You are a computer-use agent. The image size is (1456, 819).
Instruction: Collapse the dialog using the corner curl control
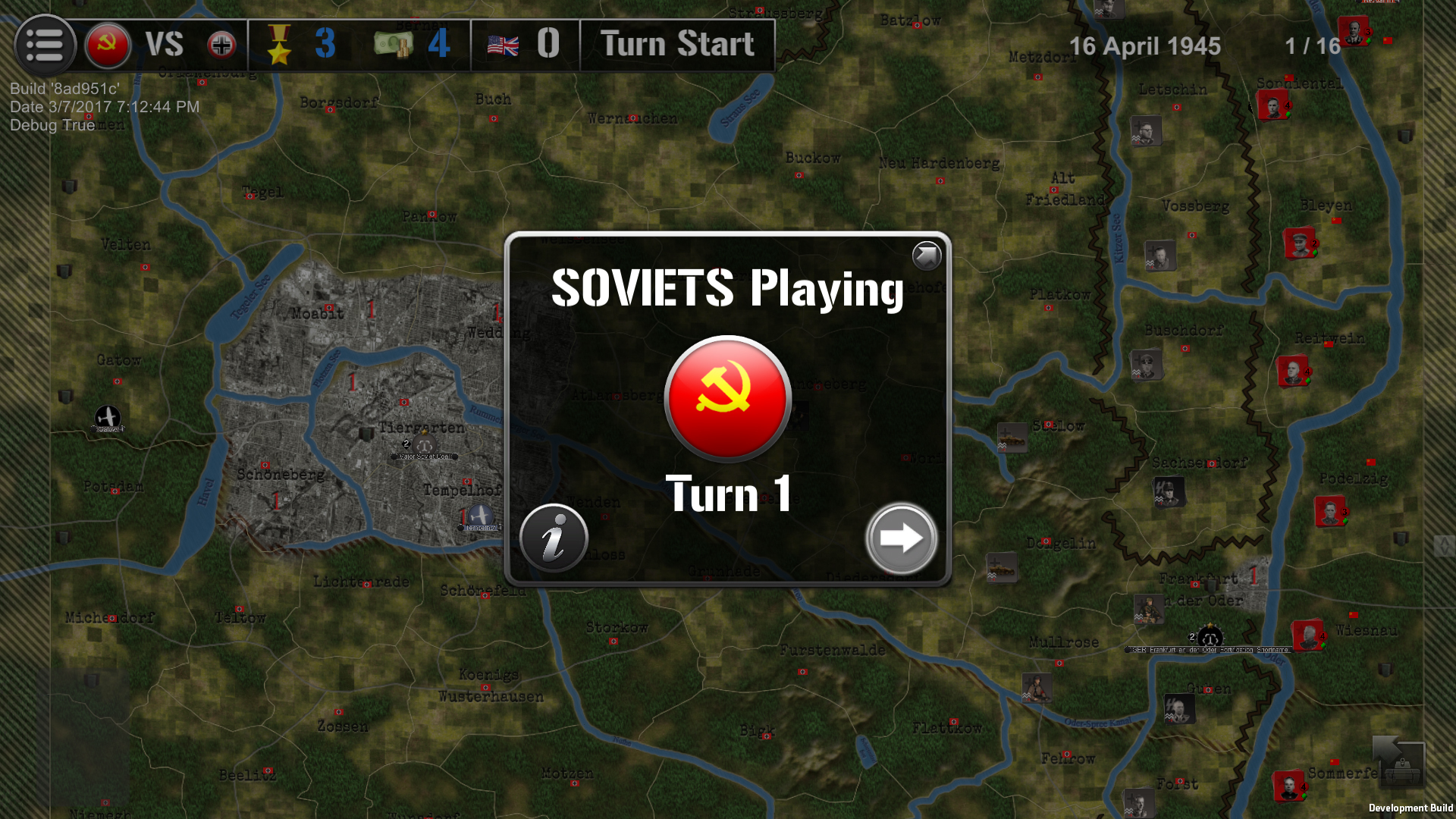[925, 256]
